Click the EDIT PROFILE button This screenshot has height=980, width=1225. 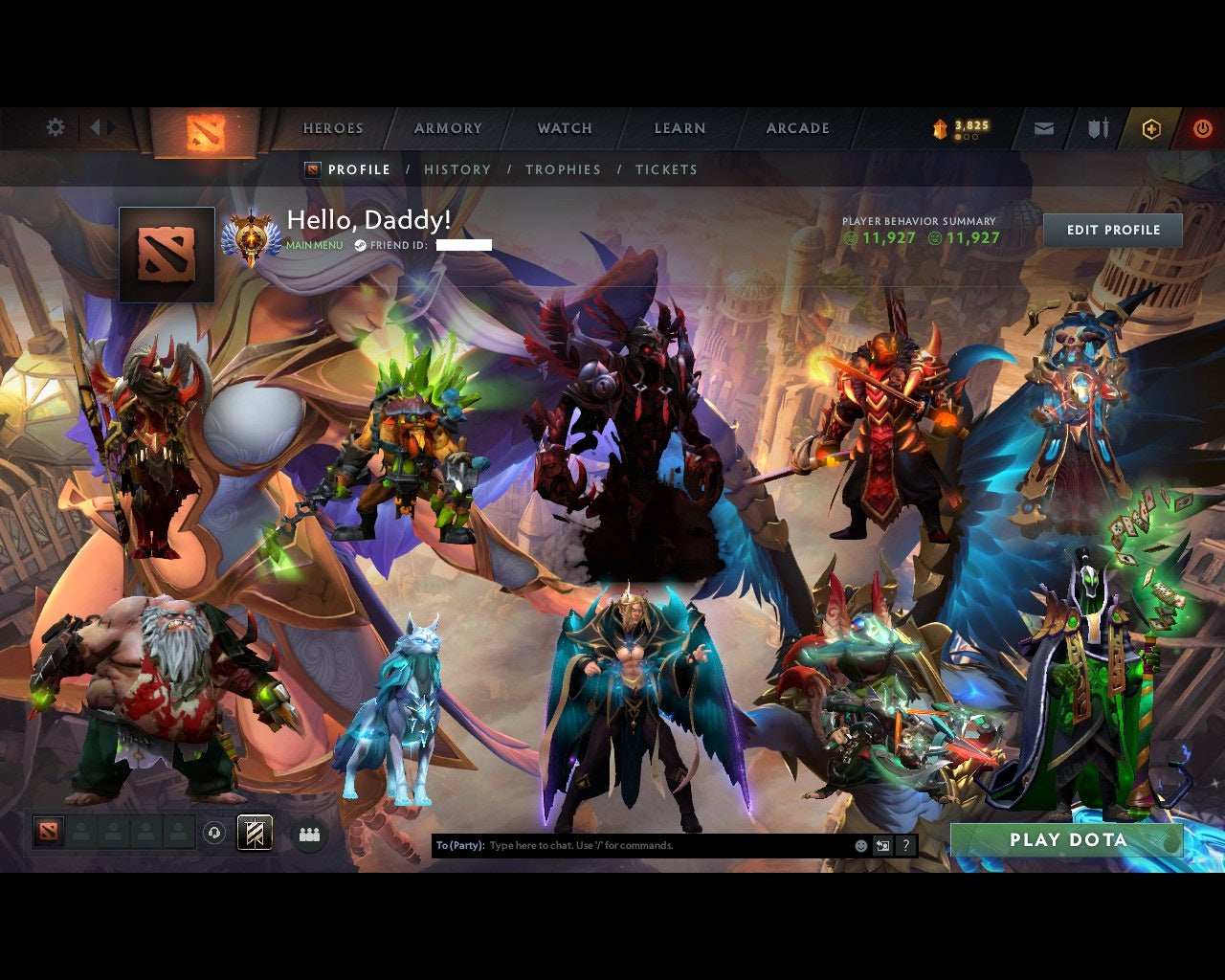(x=1112, y=230)
